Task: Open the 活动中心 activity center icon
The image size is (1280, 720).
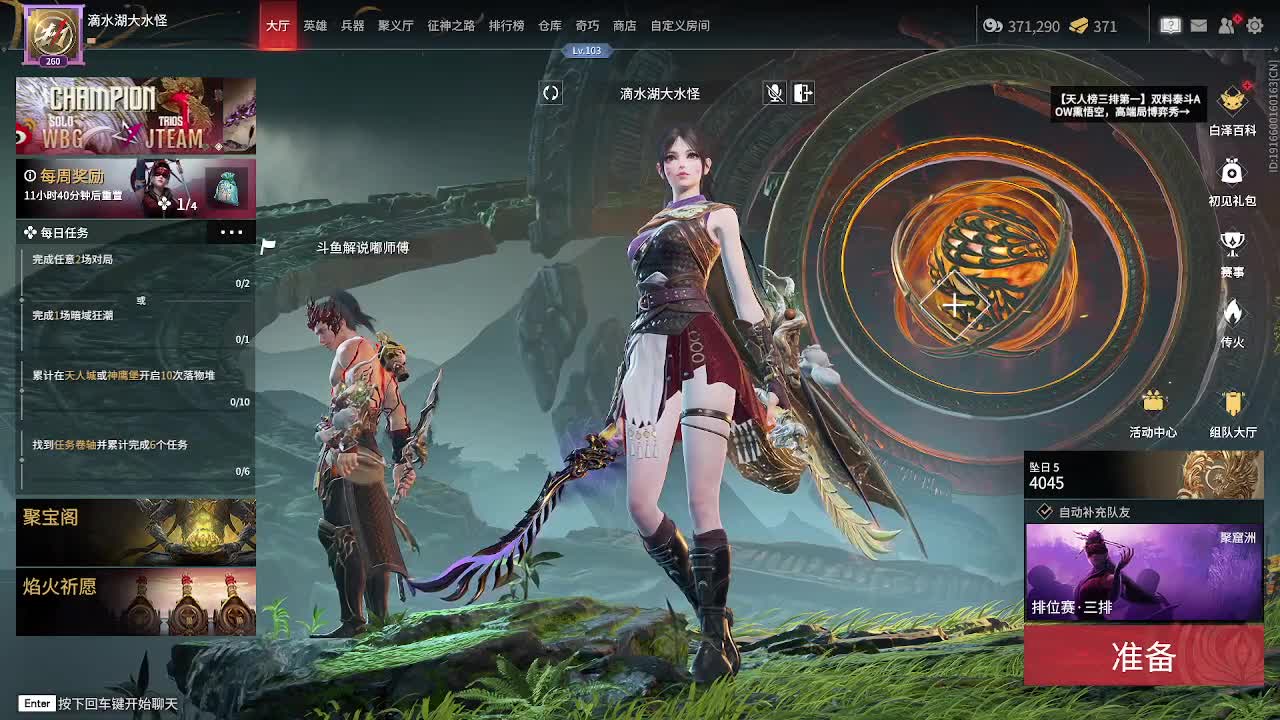Action: [x=1156, y=402]
